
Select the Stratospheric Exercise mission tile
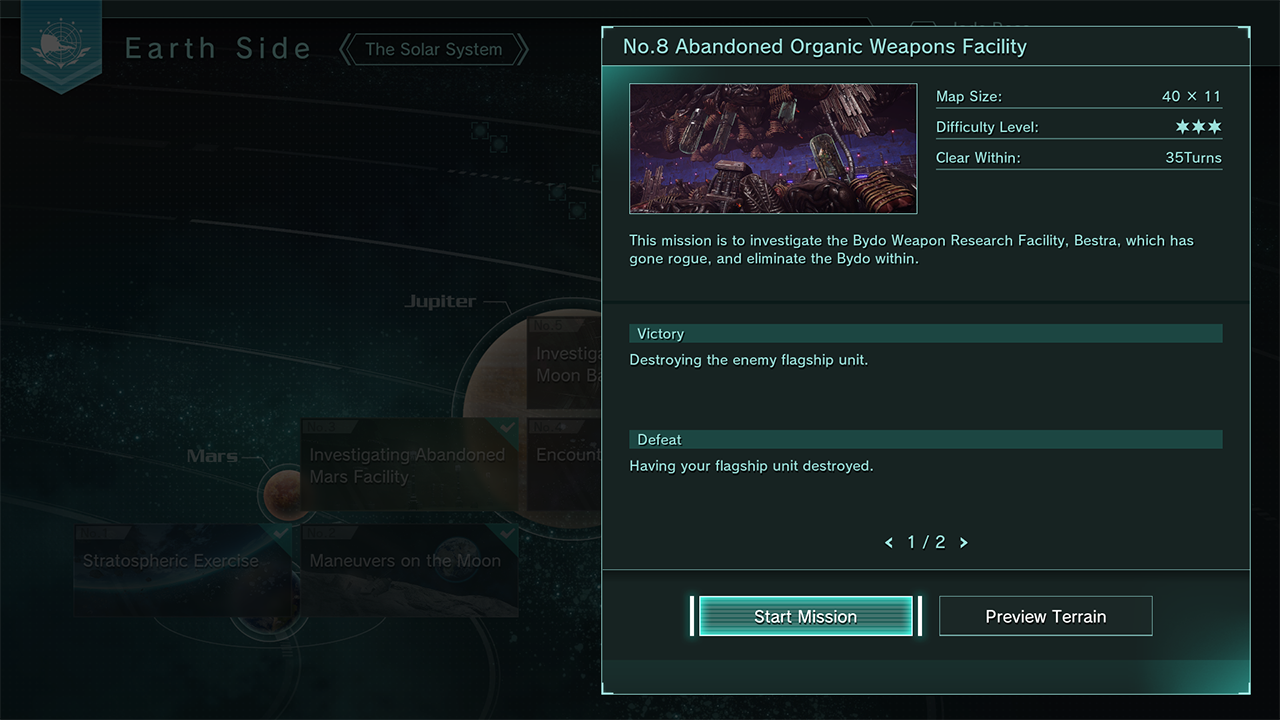pos(172,561)
